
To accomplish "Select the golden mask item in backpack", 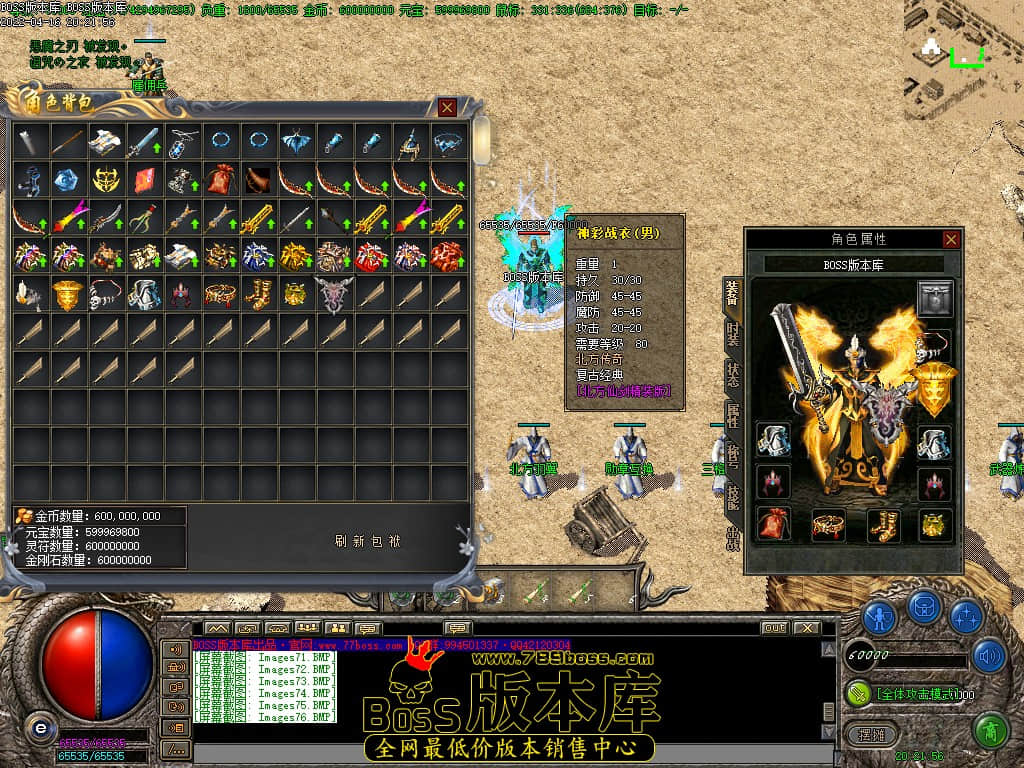I will (106, 179).
